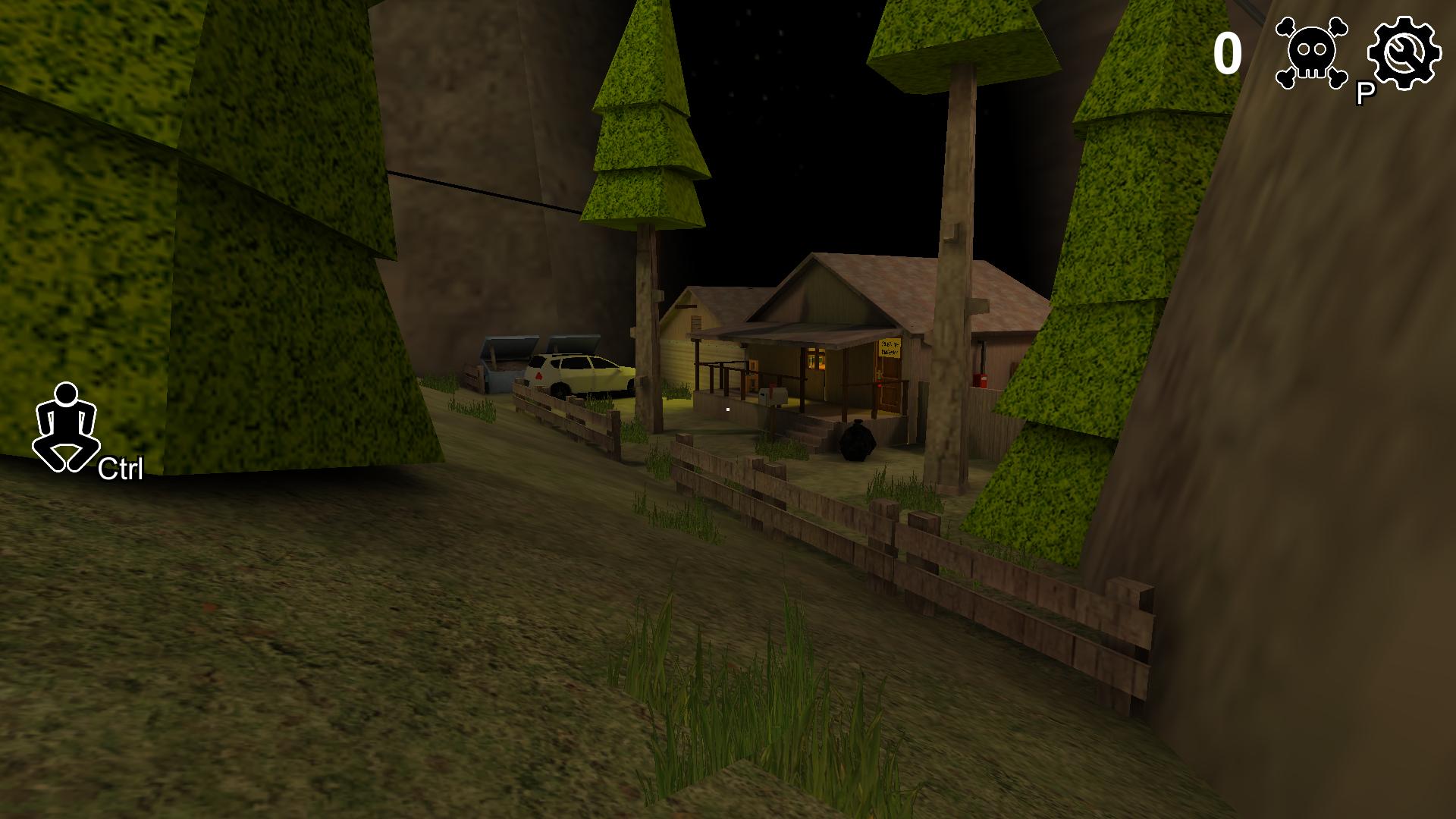Click the black trash bag near the steps
This screenshot has width=1456, height=819.
pos(855,442)
